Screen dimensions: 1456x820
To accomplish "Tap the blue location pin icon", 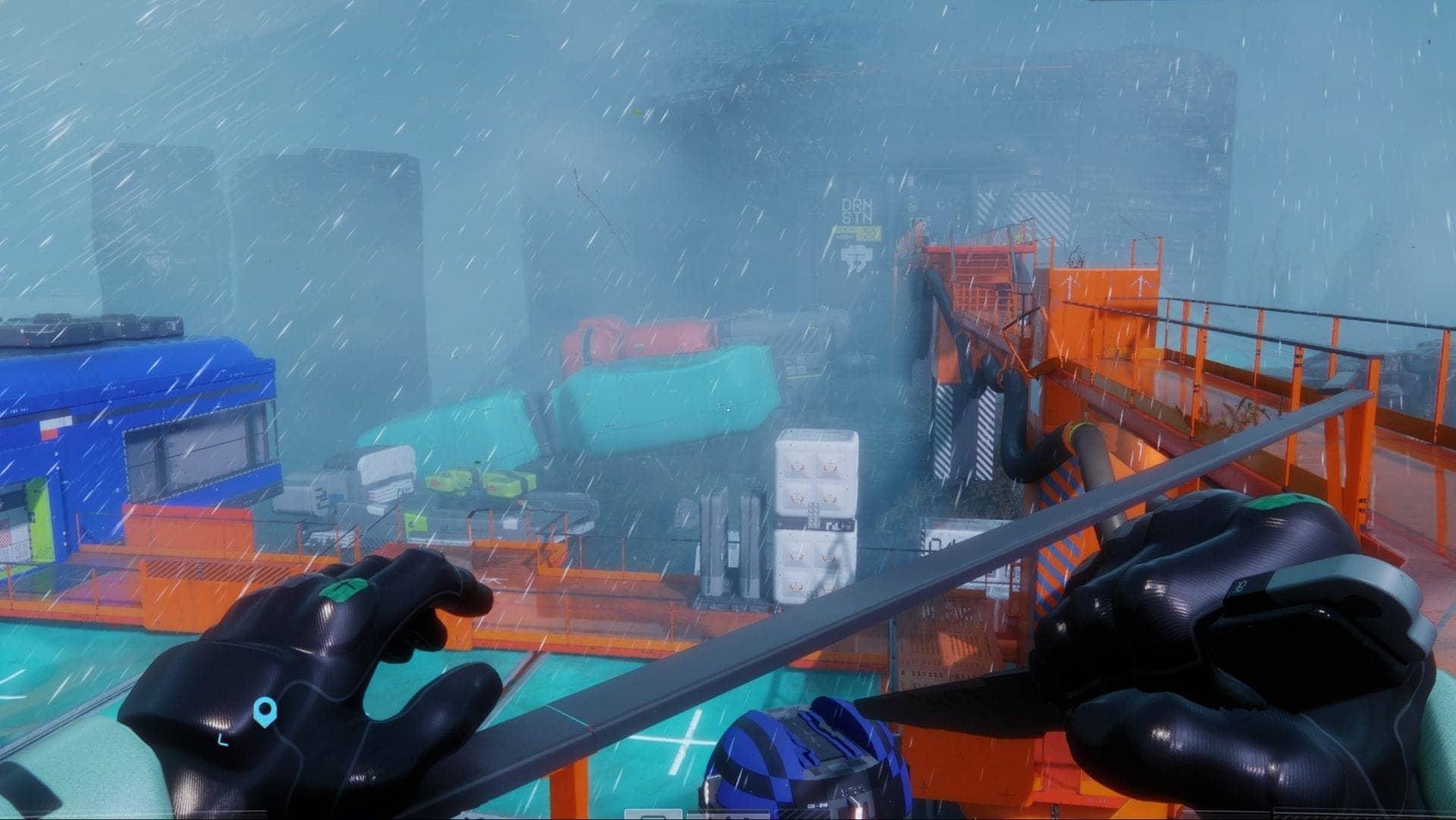I will (x=263, y=712).
